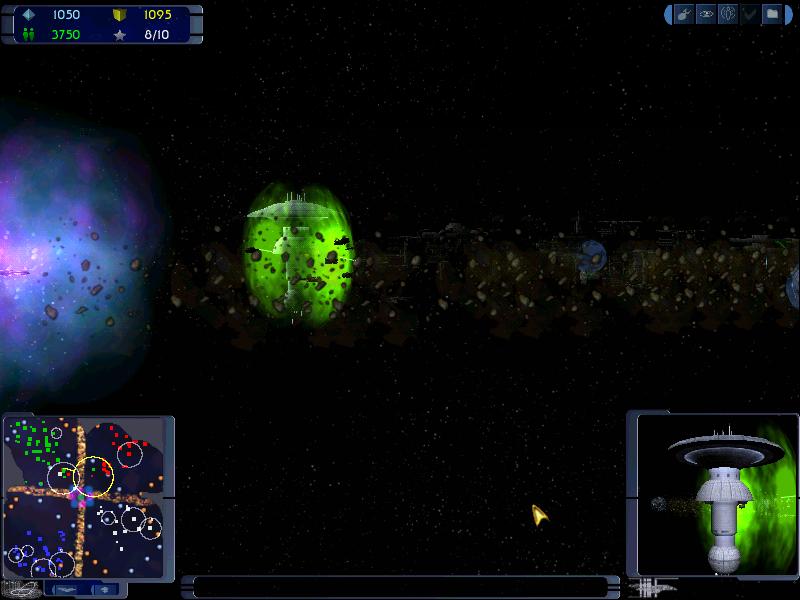Click the dimmed chevron toolbar button
The height and width of the screenshot is (600, 800).
coord(750,15)
